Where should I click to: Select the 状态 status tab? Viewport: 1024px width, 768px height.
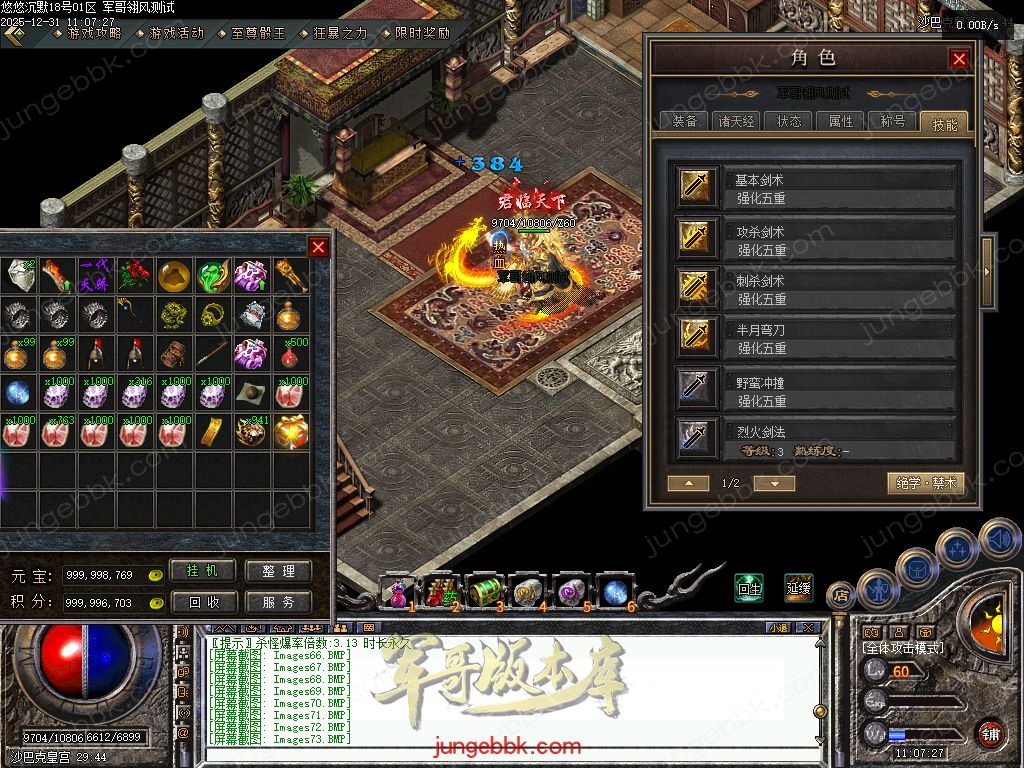click(x=789, y=121)
